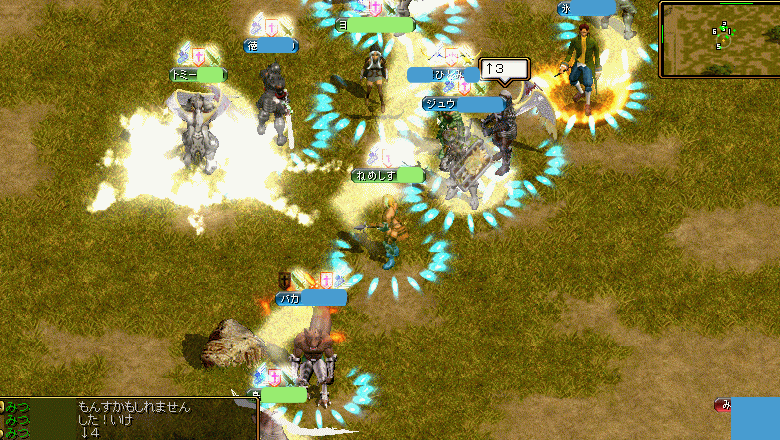This screenshot has height=440, width=780.
Task: Select the バカ player name tag
Action: point(312,298)
